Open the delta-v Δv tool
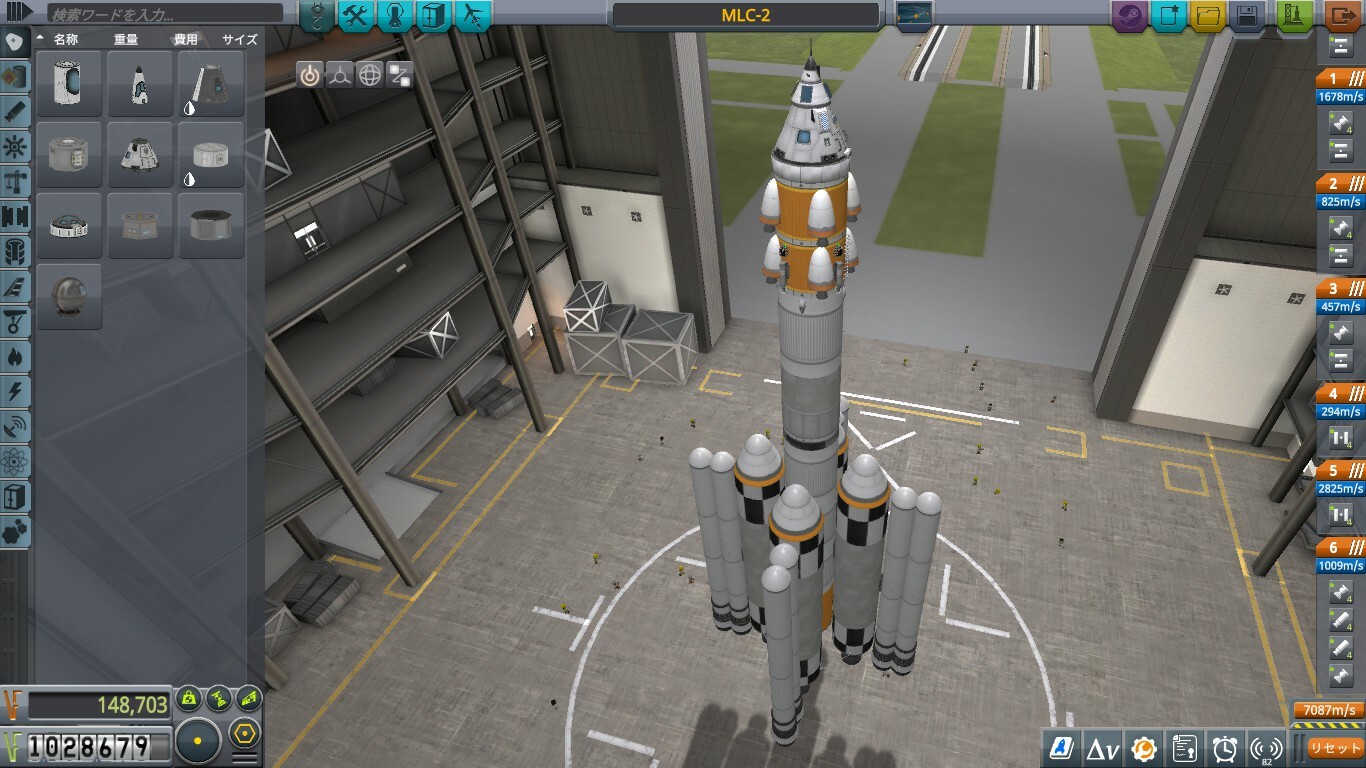This screenshot has height=768, width=1366. coord(1102,748)
